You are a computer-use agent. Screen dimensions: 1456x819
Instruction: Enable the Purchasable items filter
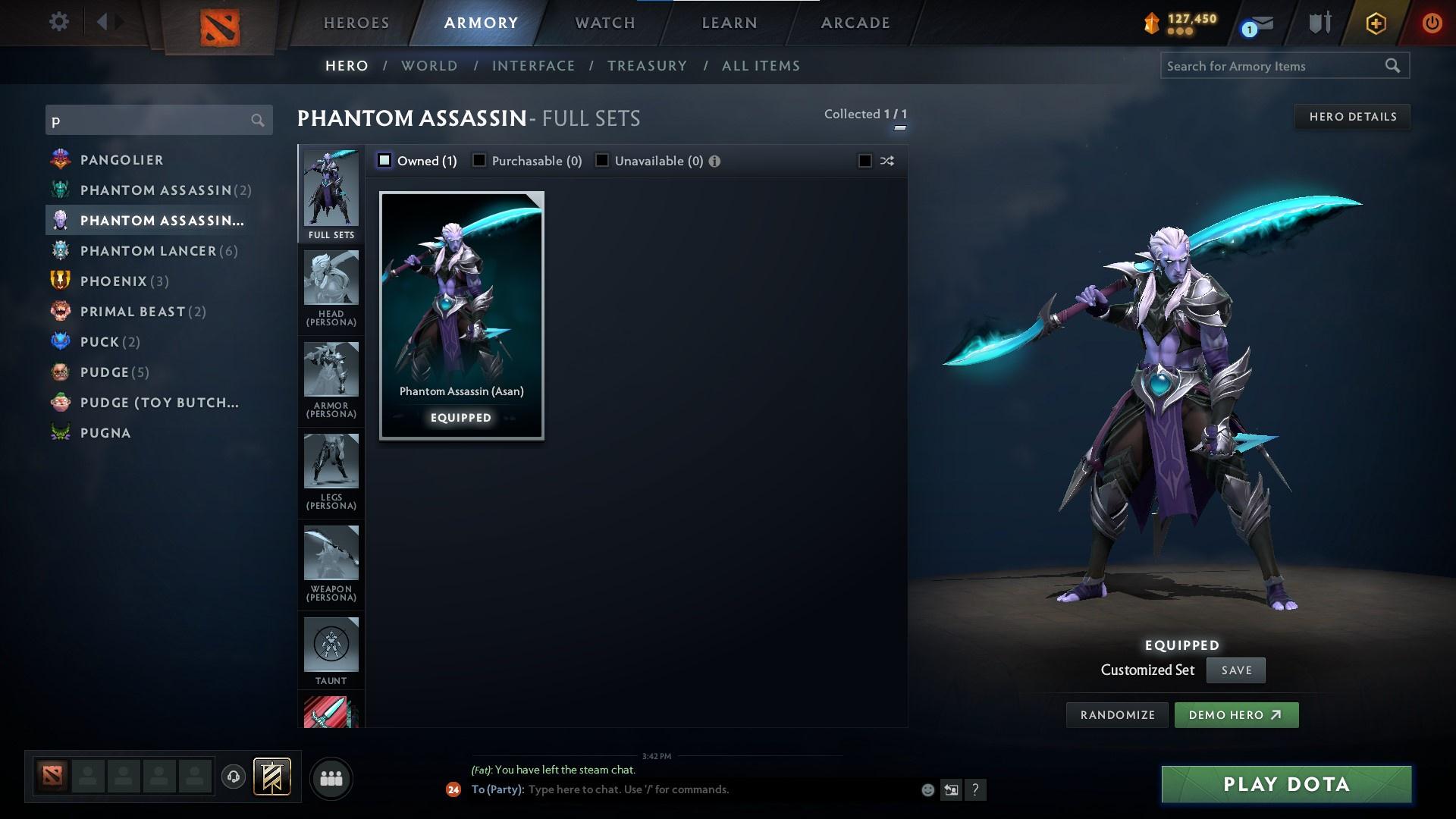point(479,161)
